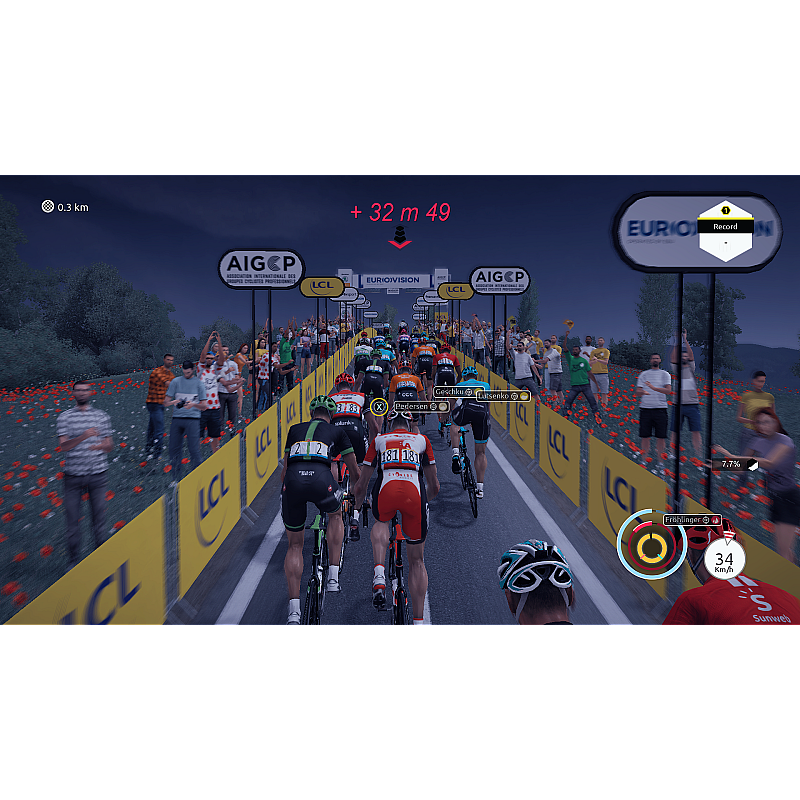Open the Record hexagon panel

(725, 229)
